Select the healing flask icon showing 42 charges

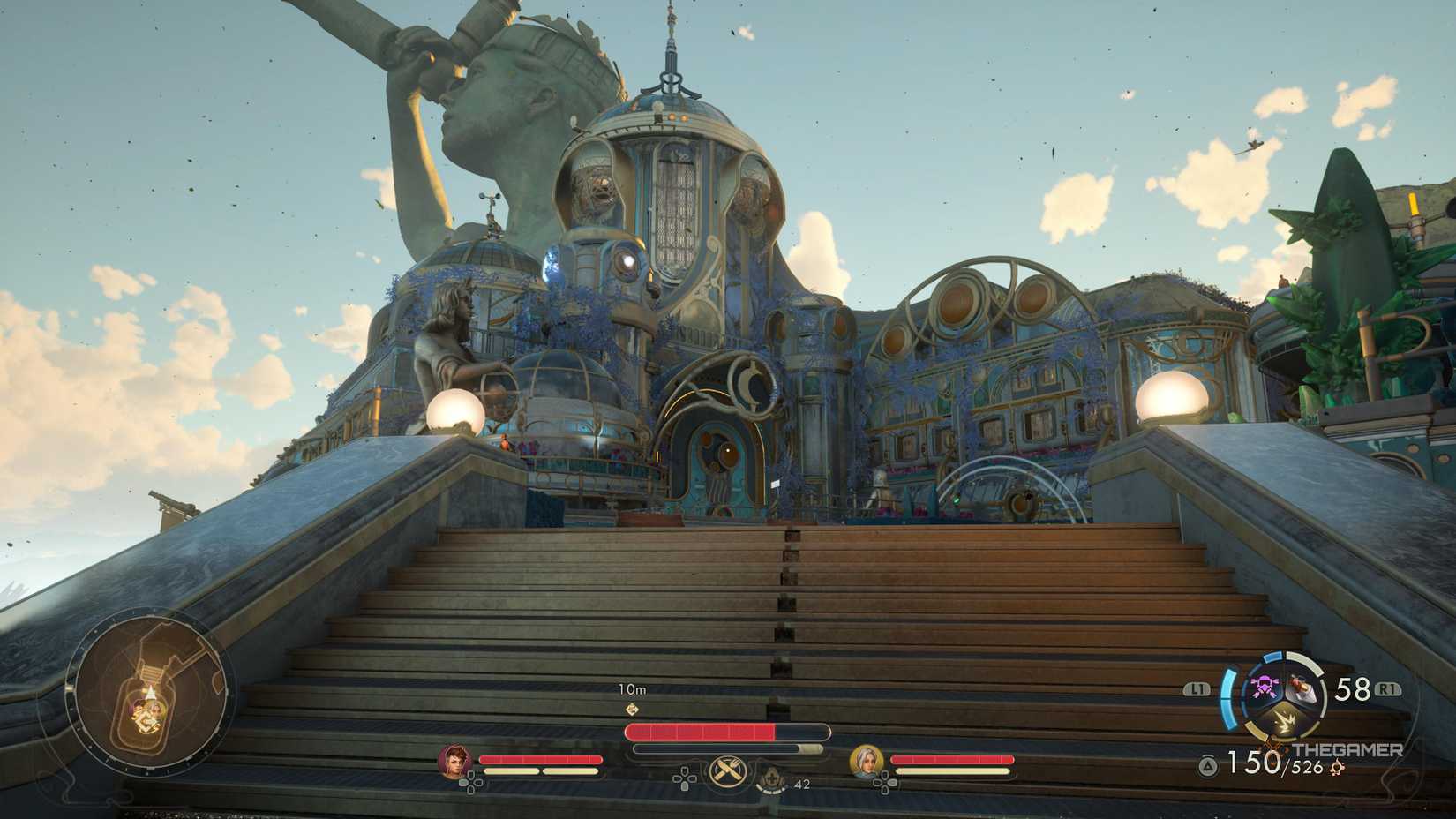click(x=772, y=778)
